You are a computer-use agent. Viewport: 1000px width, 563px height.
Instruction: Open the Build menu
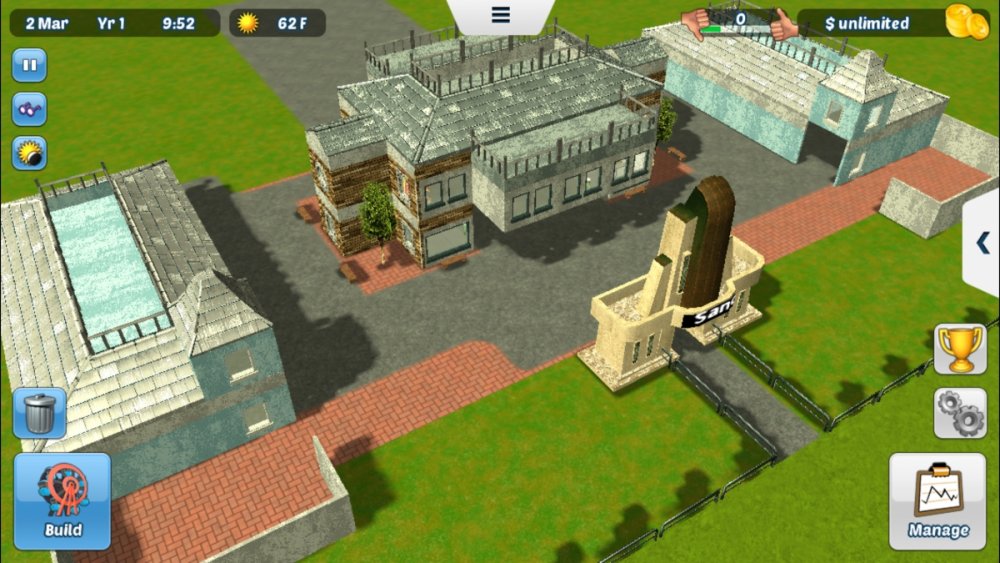tap(62, 501)
